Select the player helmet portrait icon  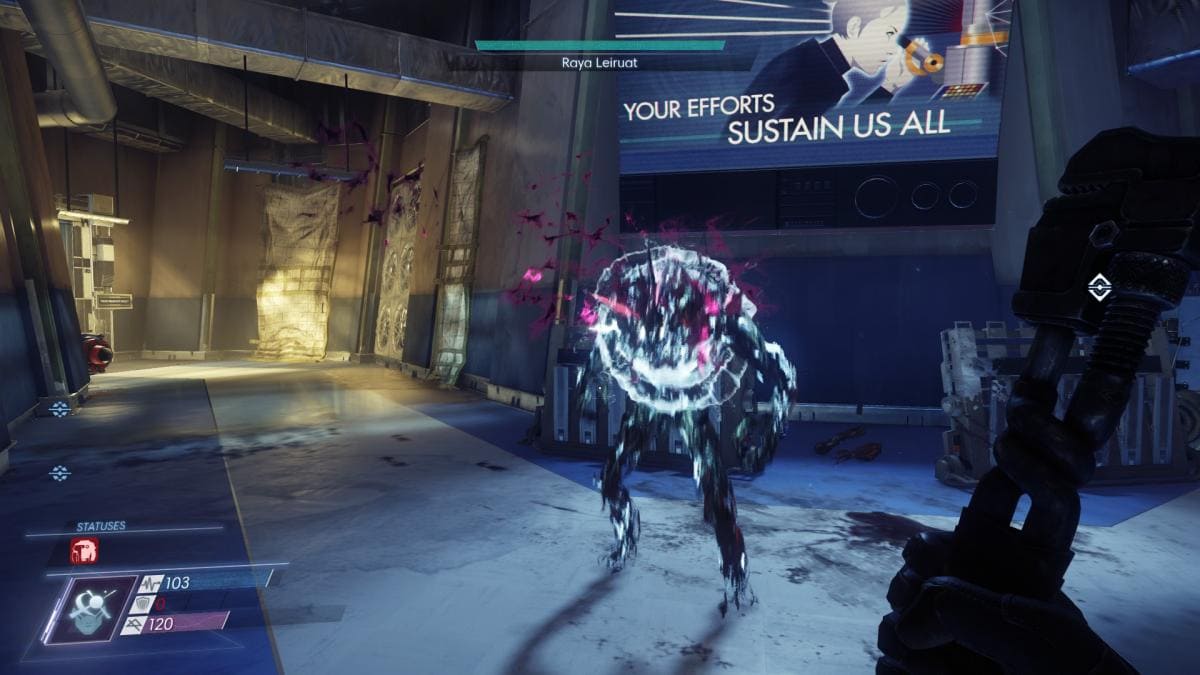90,609
